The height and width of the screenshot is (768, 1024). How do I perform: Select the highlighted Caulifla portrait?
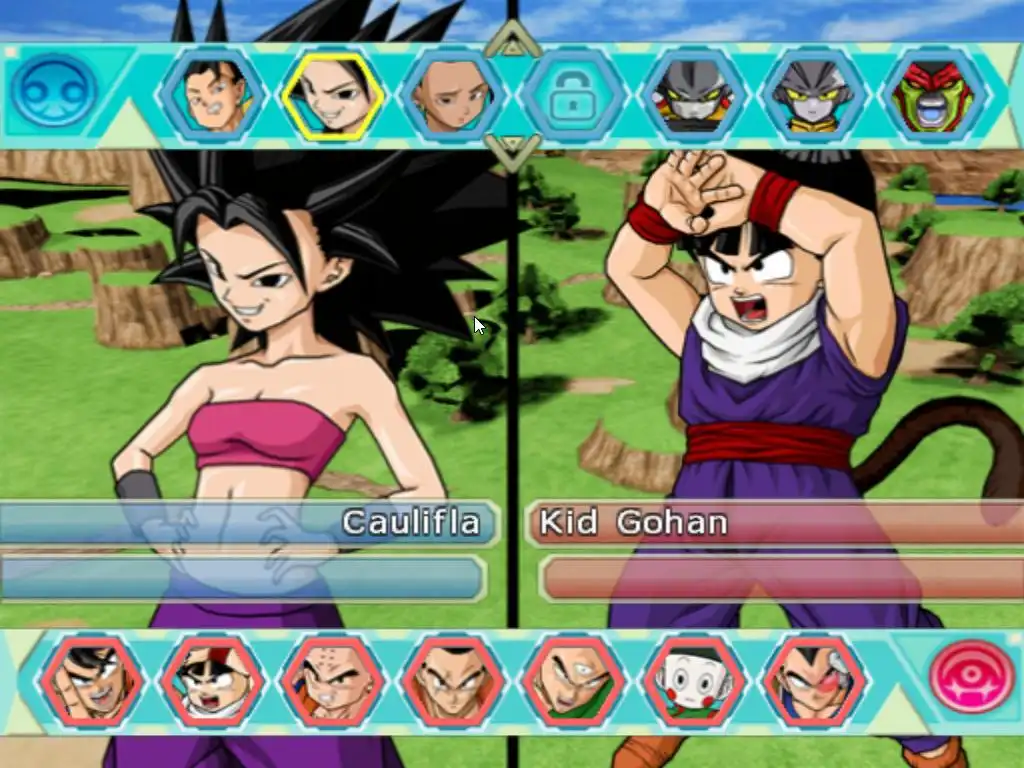click(332, 96)
